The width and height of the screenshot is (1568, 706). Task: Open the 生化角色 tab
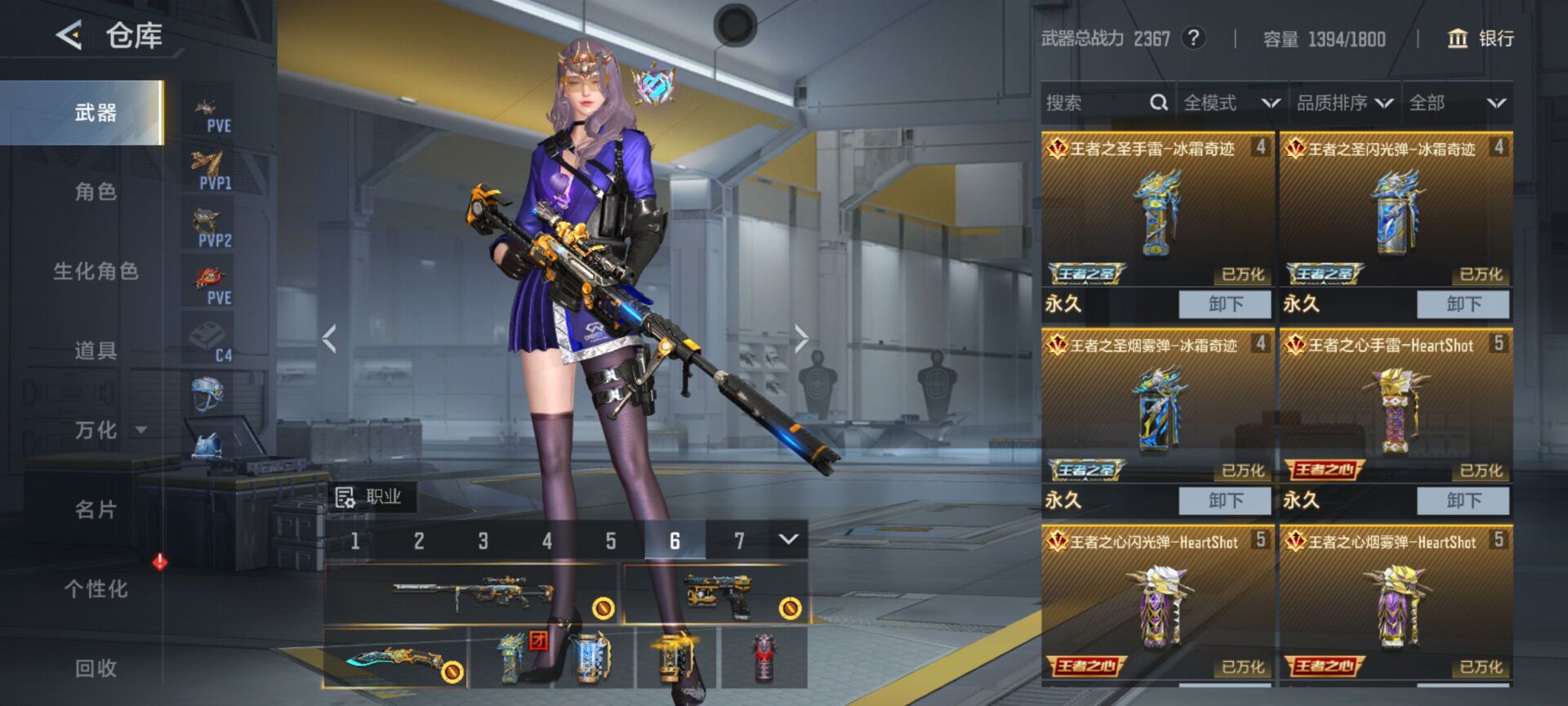(x=96, y=271)
